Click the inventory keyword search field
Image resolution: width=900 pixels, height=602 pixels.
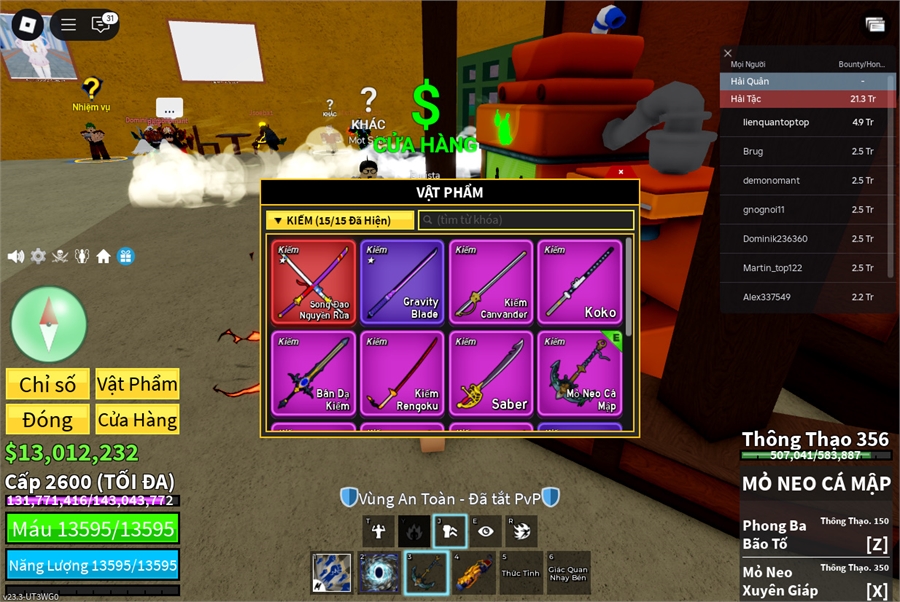coord(527,220)
